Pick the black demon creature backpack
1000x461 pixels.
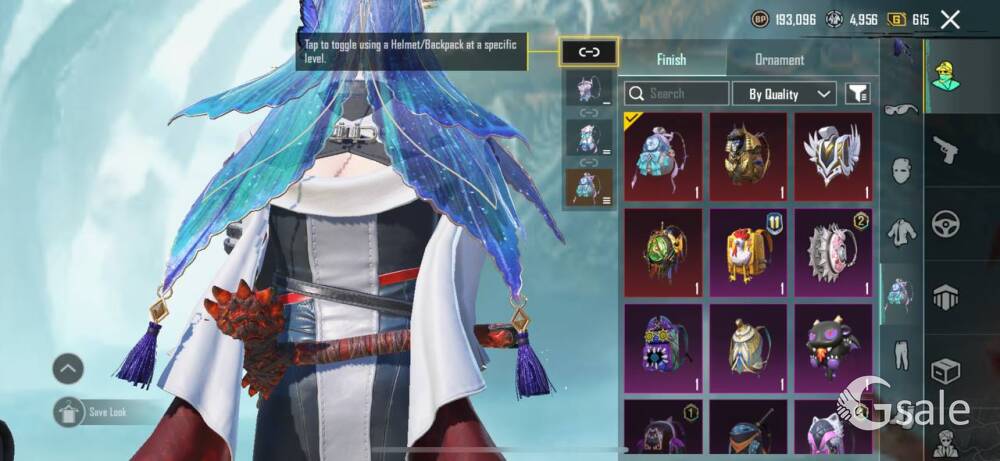[x=833, y=348]
